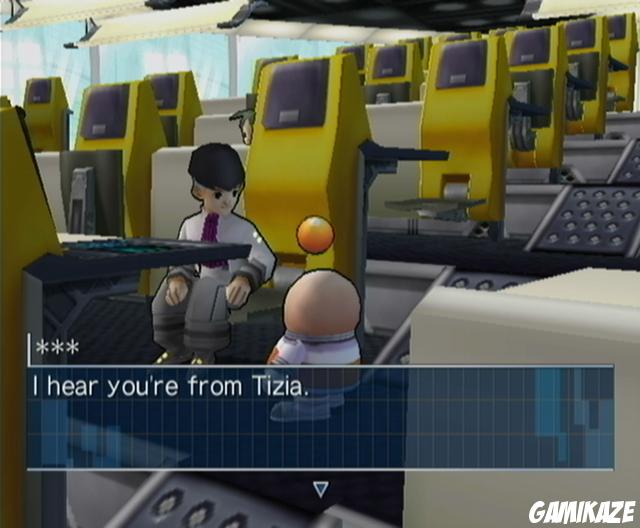
Task: Advance dialogue with the down arrow indicator
Action: 320,489
